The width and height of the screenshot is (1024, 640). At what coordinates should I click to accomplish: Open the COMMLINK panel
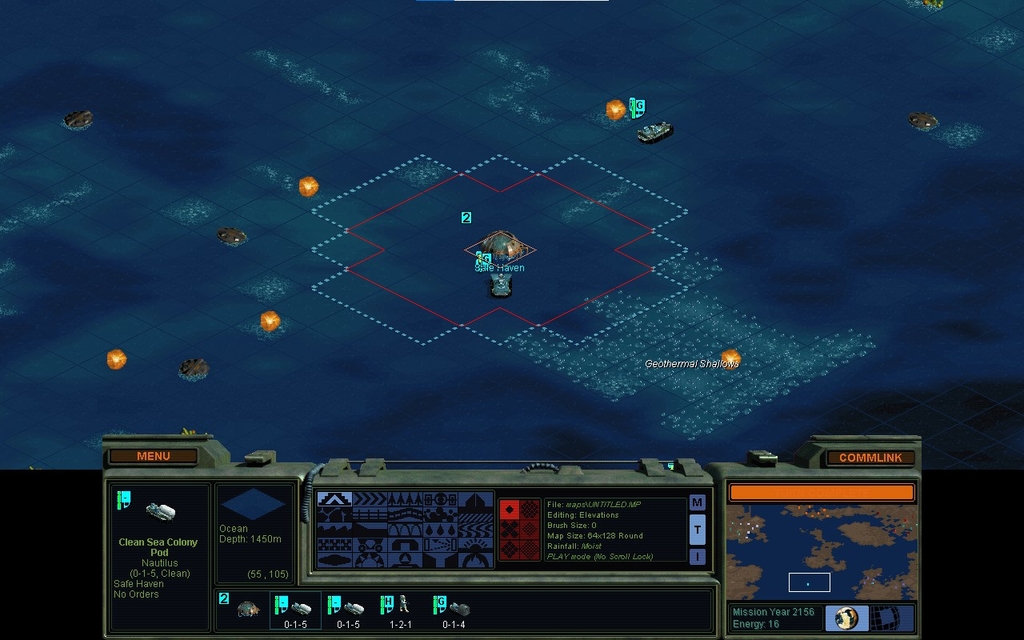coord(870,458)
